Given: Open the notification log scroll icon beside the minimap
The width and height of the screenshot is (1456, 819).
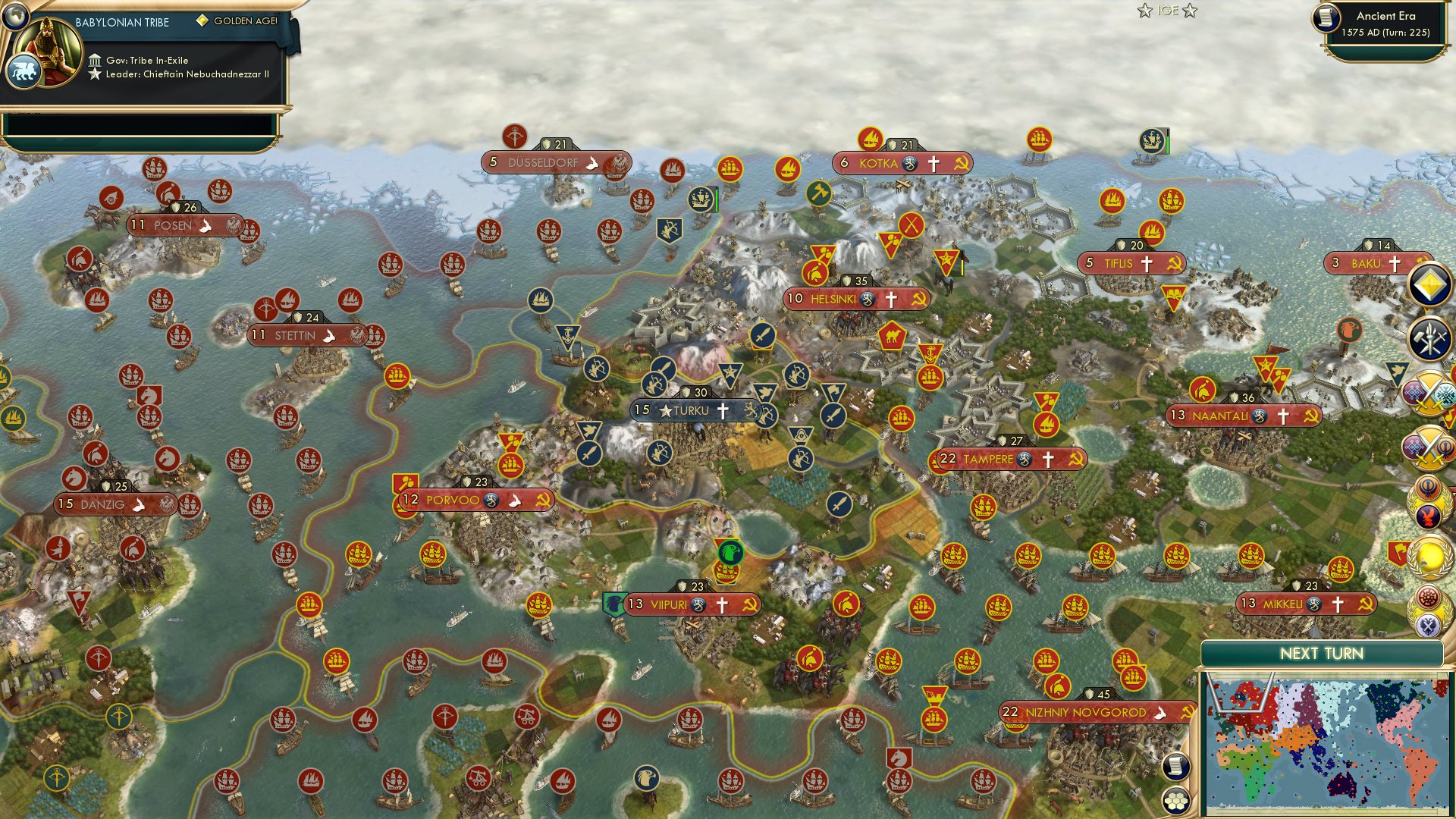Looking at the screenshot, I should tap(1175, 767).
